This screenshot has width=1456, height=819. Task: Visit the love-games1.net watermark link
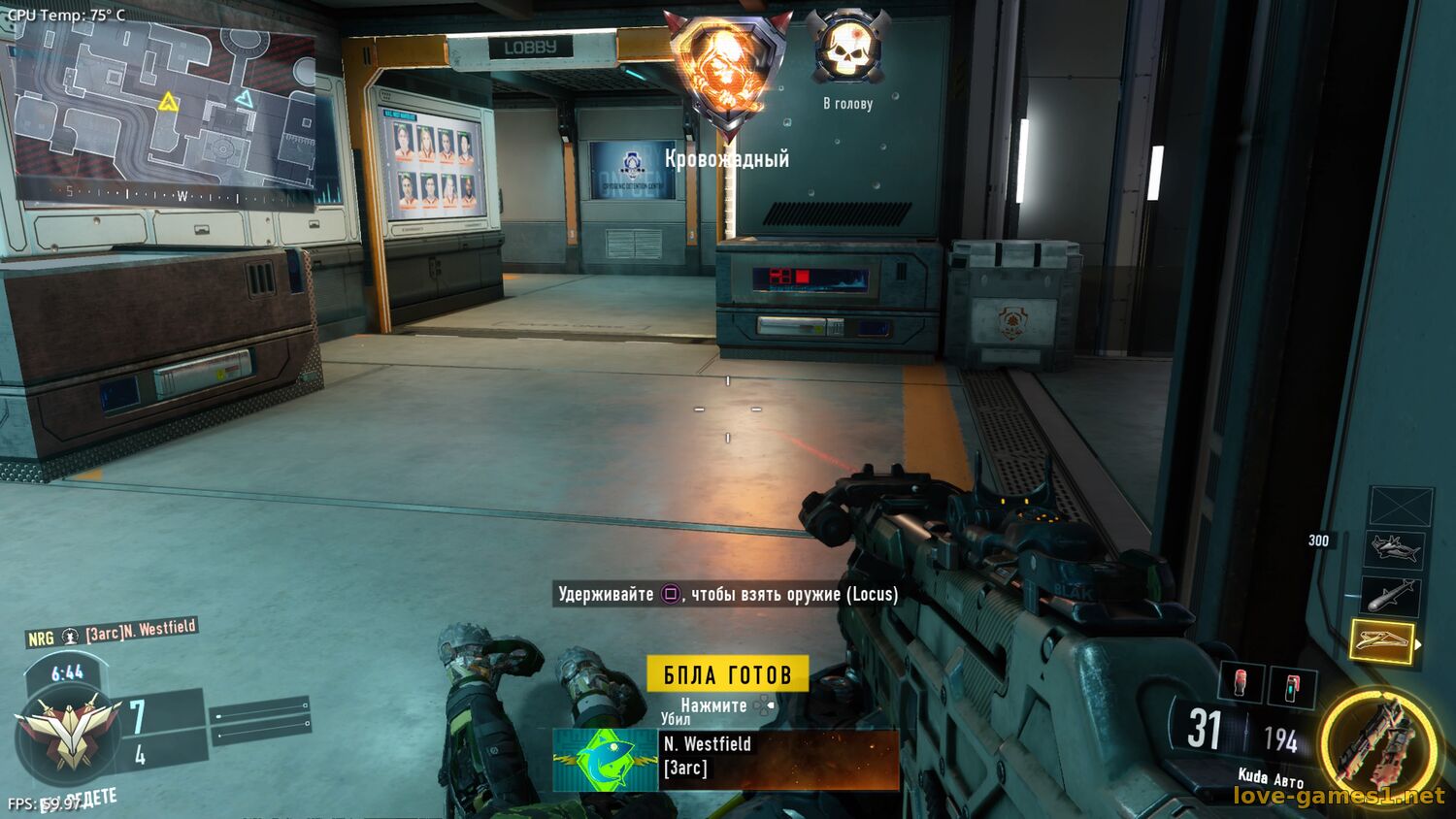[1339, 796]
